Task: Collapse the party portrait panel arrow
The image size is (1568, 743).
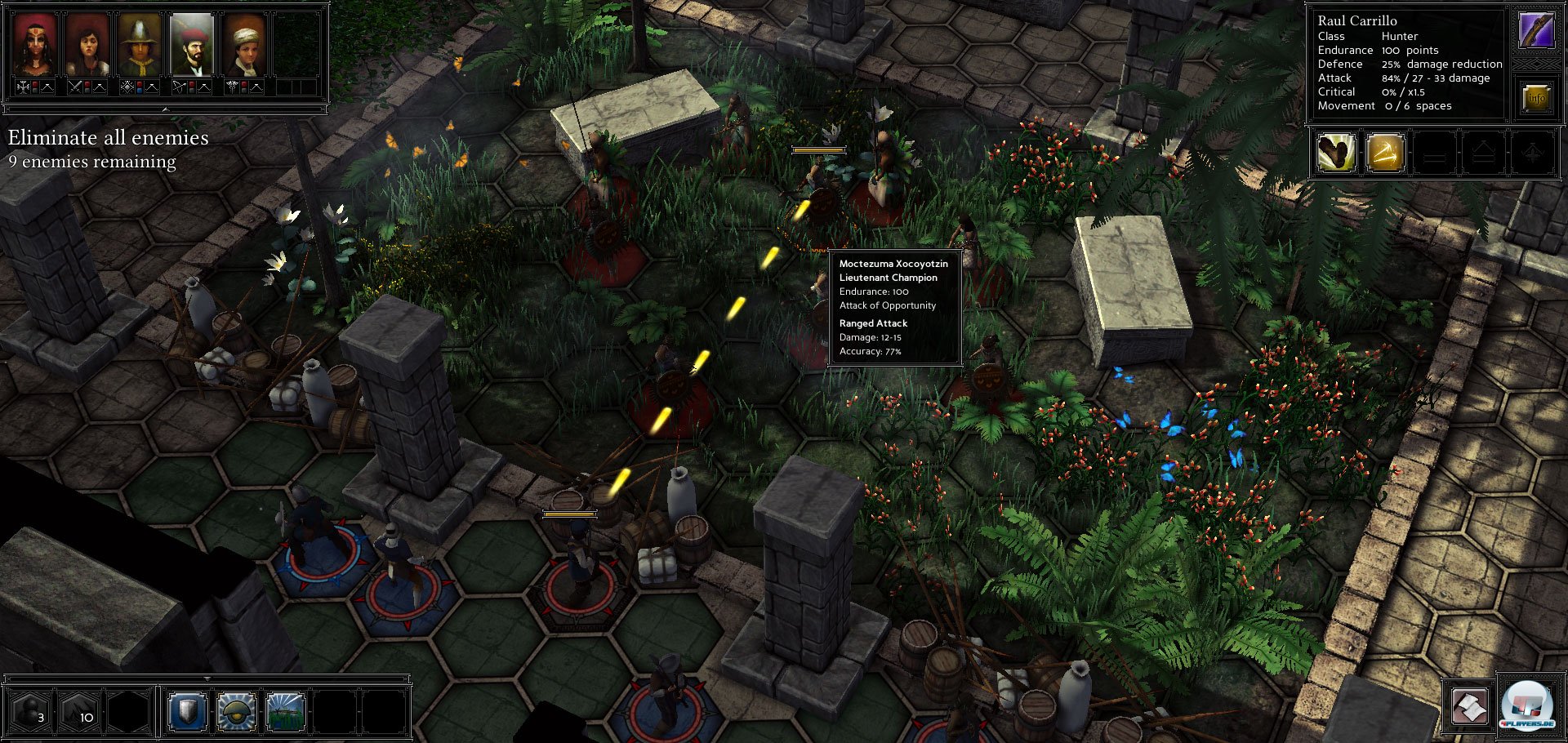Action: (x=165, y=109)
